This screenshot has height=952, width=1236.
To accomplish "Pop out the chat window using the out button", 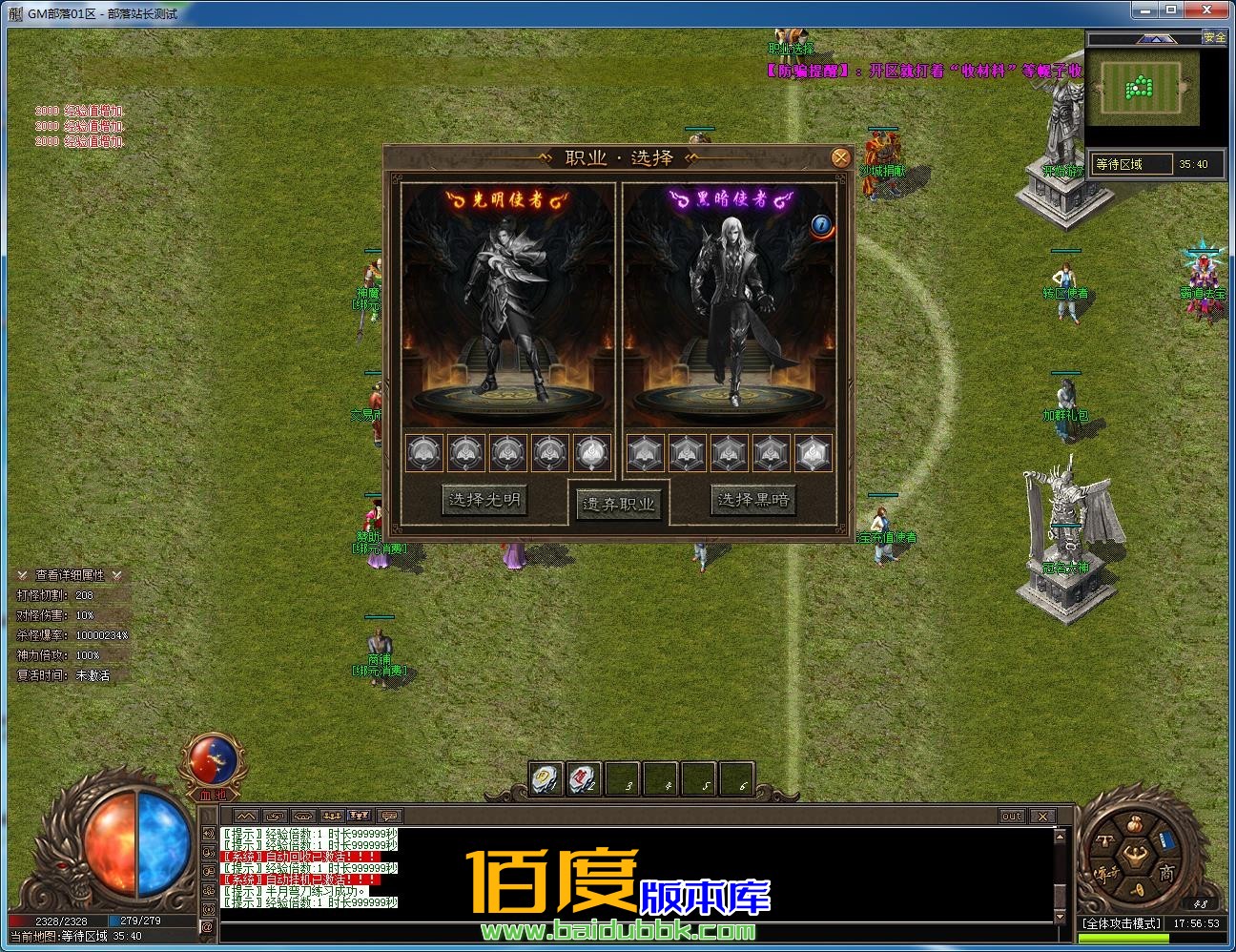I will tap(1011, 816).
